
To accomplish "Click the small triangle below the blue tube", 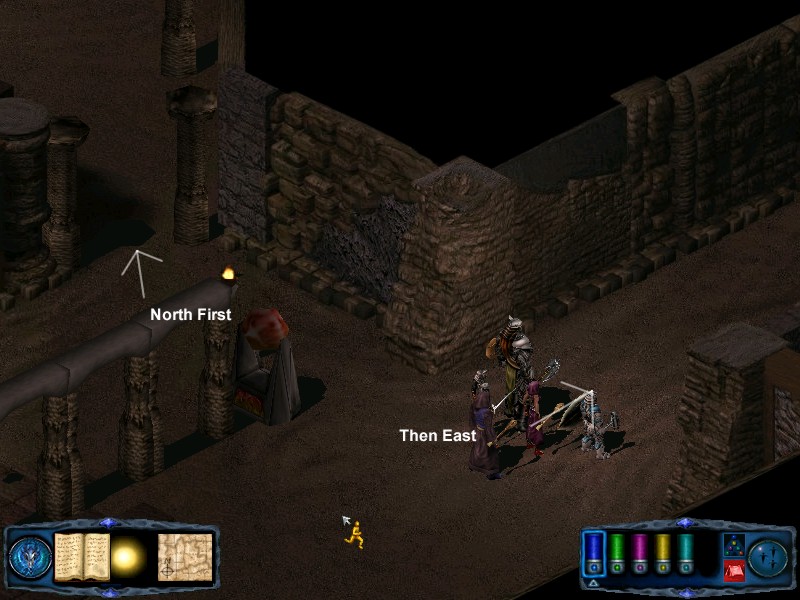I will click(x=594, y=582).
